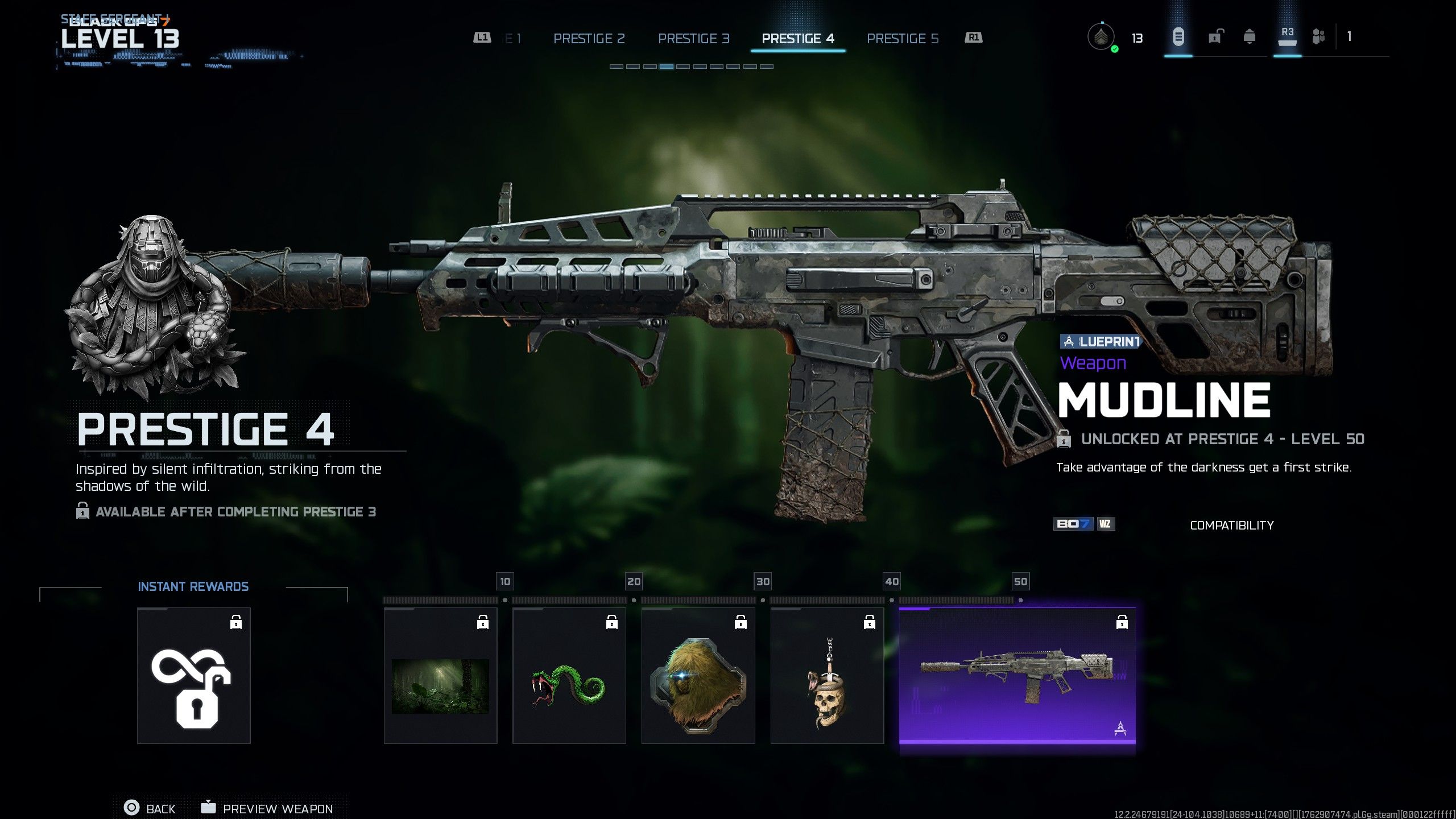Open the menu icon with three lines
Viewport: 1456px width, 819px height.
(x=1178, y=38)
